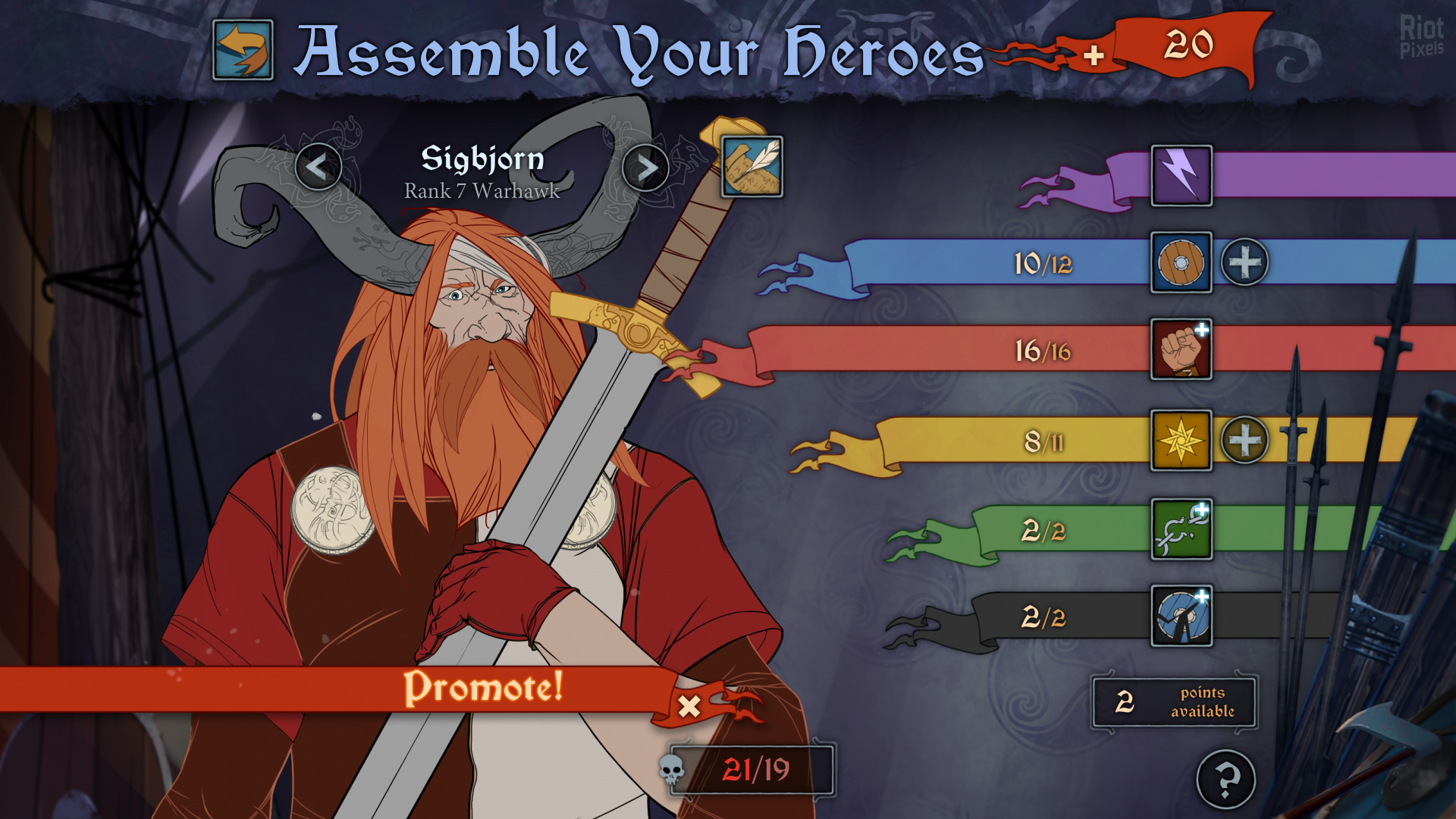This screenshot has height=819, width=1456.
Task: Select the armor break stat icon
Action: coord(1181,616)
